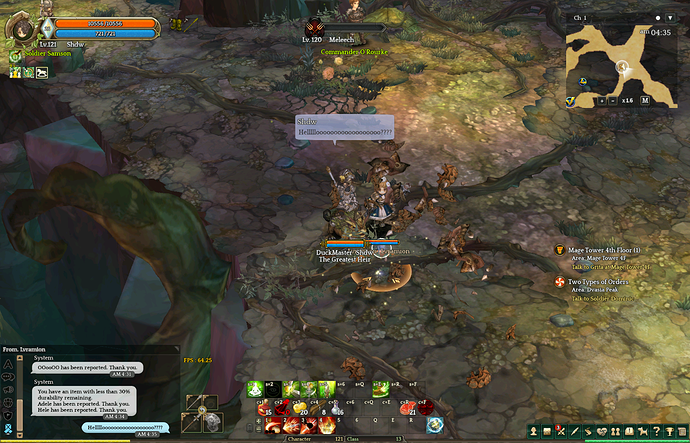Select the All chat filter letter A icon
This screenshot has height=443, width=690.
pos(8,365)
